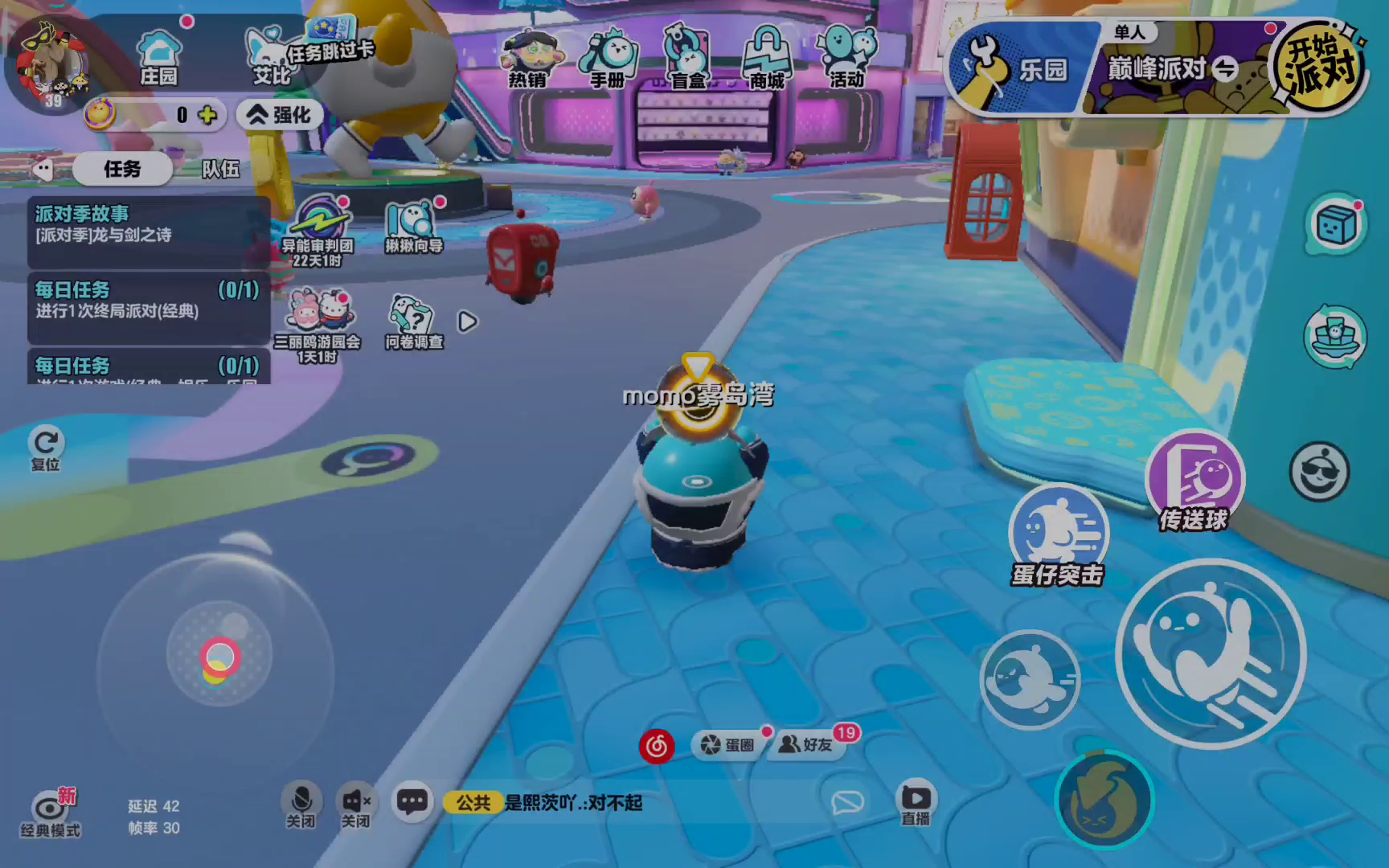The image size is (1389, 868).
Task: Start the match with 开始派对
Action: [x=1320, y=68]
